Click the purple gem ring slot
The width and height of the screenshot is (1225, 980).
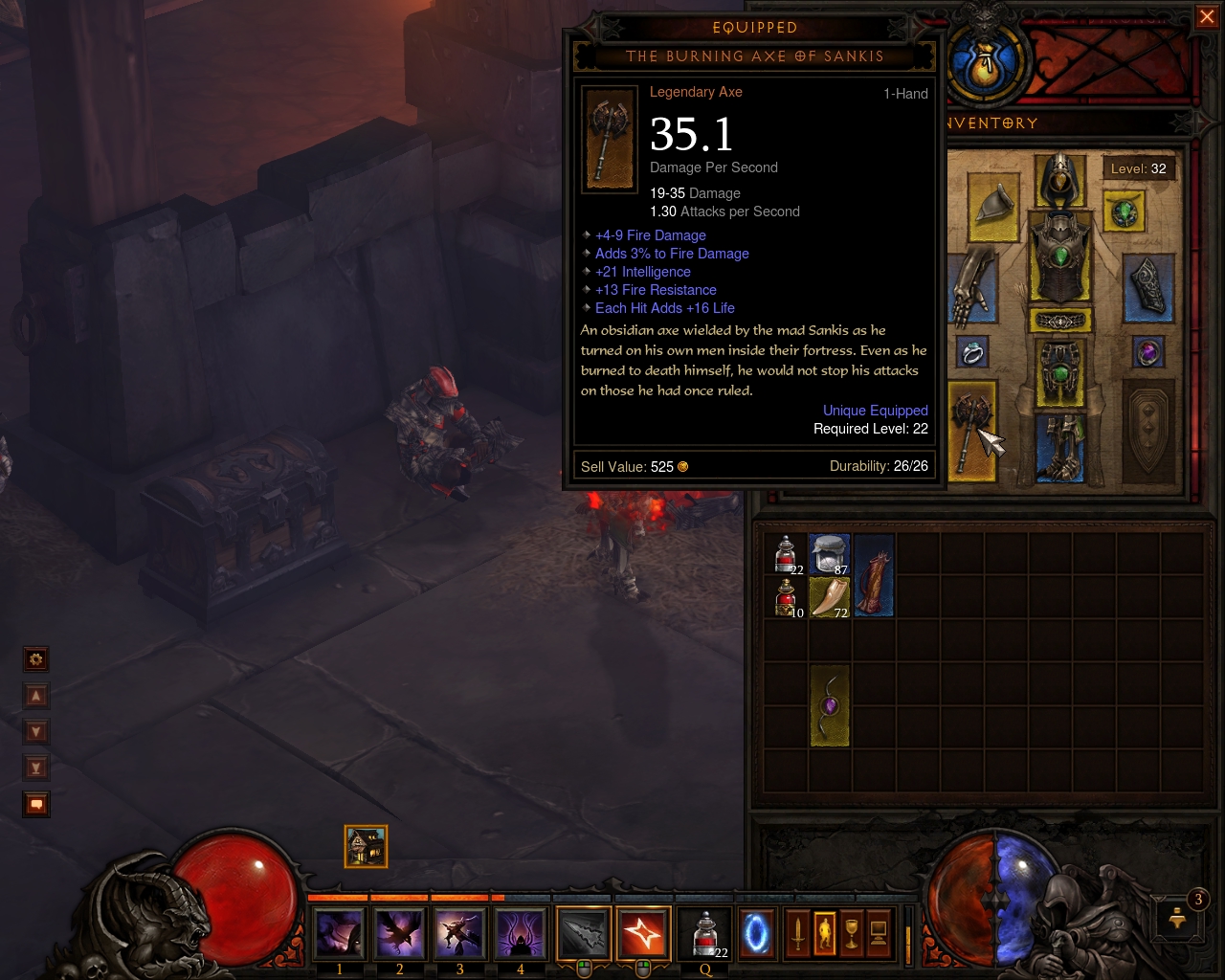1147,353
